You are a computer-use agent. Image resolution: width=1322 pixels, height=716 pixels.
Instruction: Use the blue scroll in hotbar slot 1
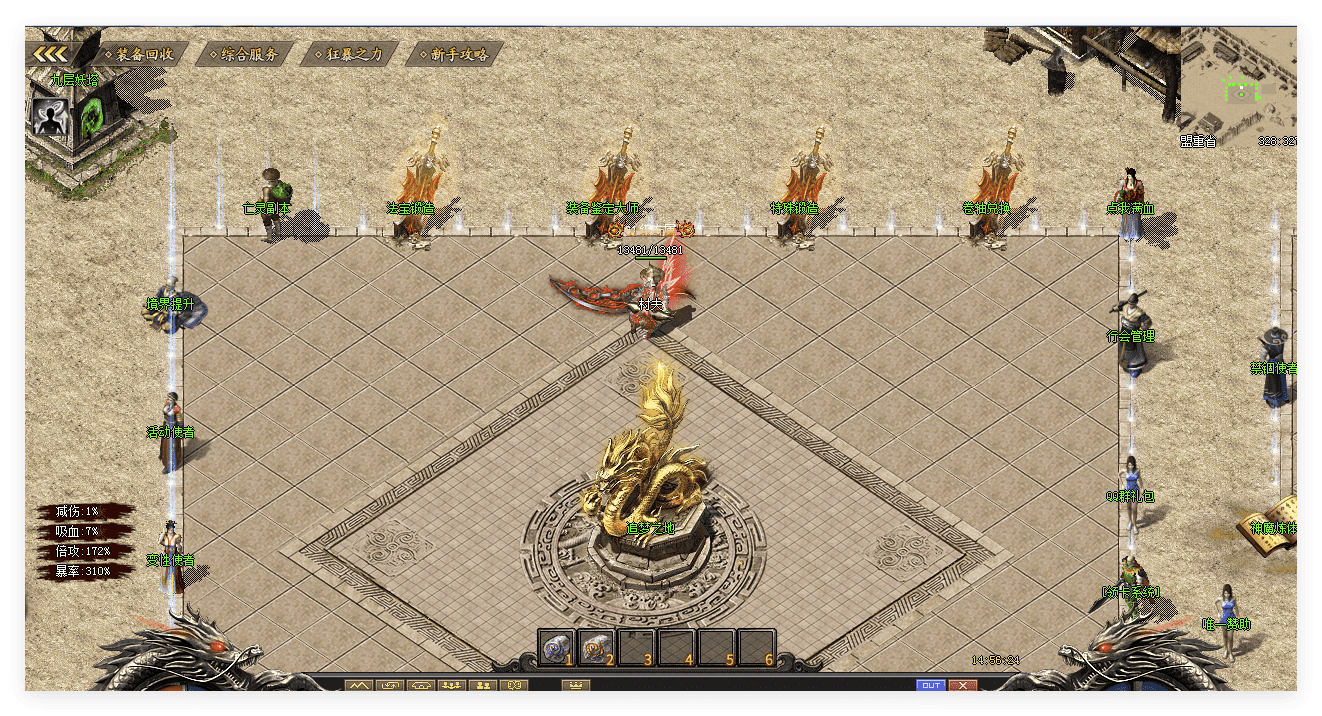tap(554, 647)
